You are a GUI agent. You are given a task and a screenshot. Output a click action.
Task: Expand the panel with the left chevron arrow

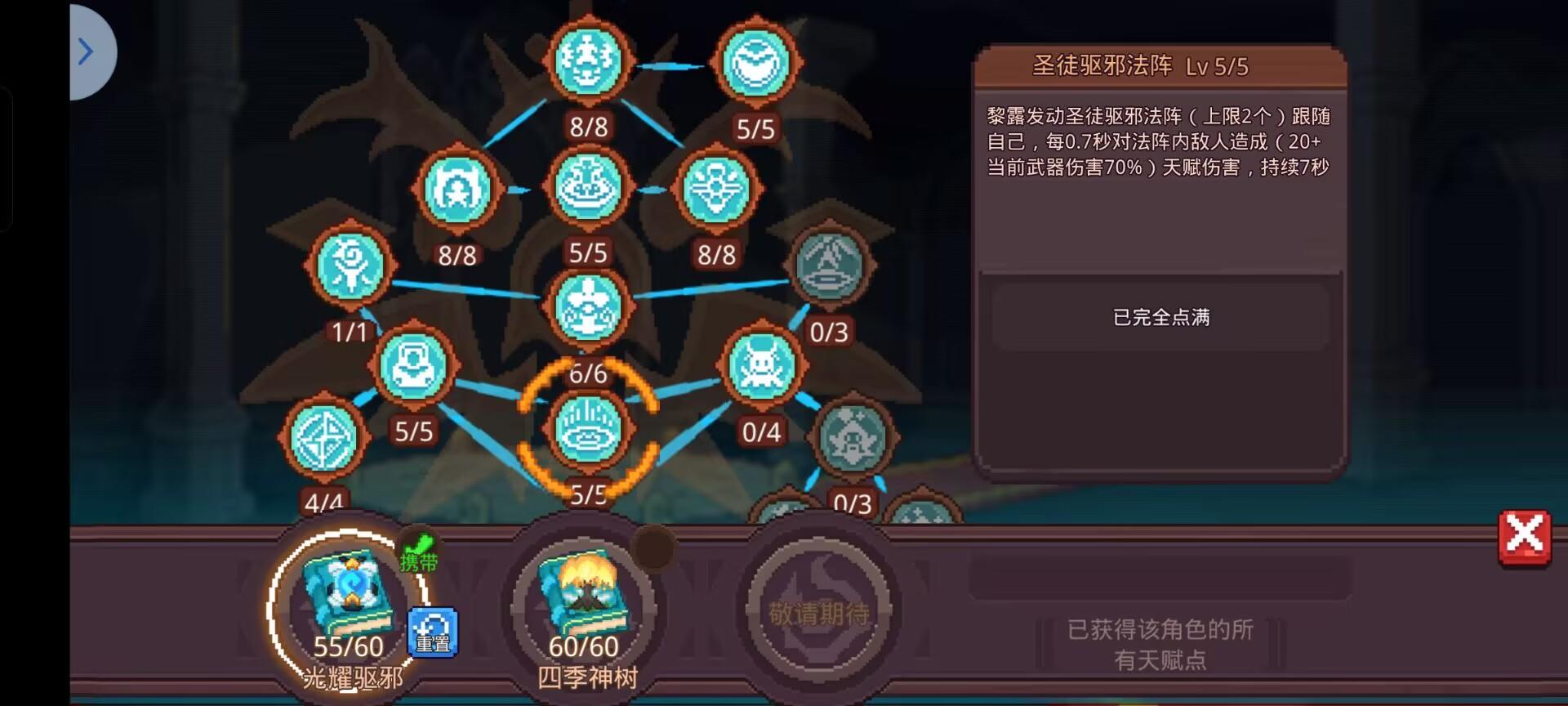(87, 51)
